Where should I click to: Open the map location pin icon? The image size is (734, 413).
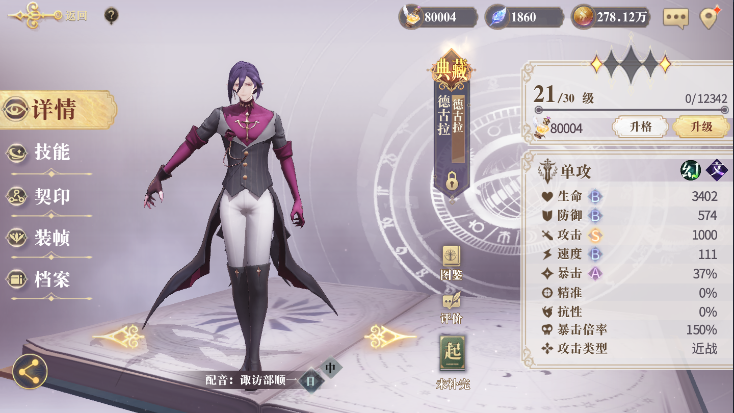pos(710,17)
